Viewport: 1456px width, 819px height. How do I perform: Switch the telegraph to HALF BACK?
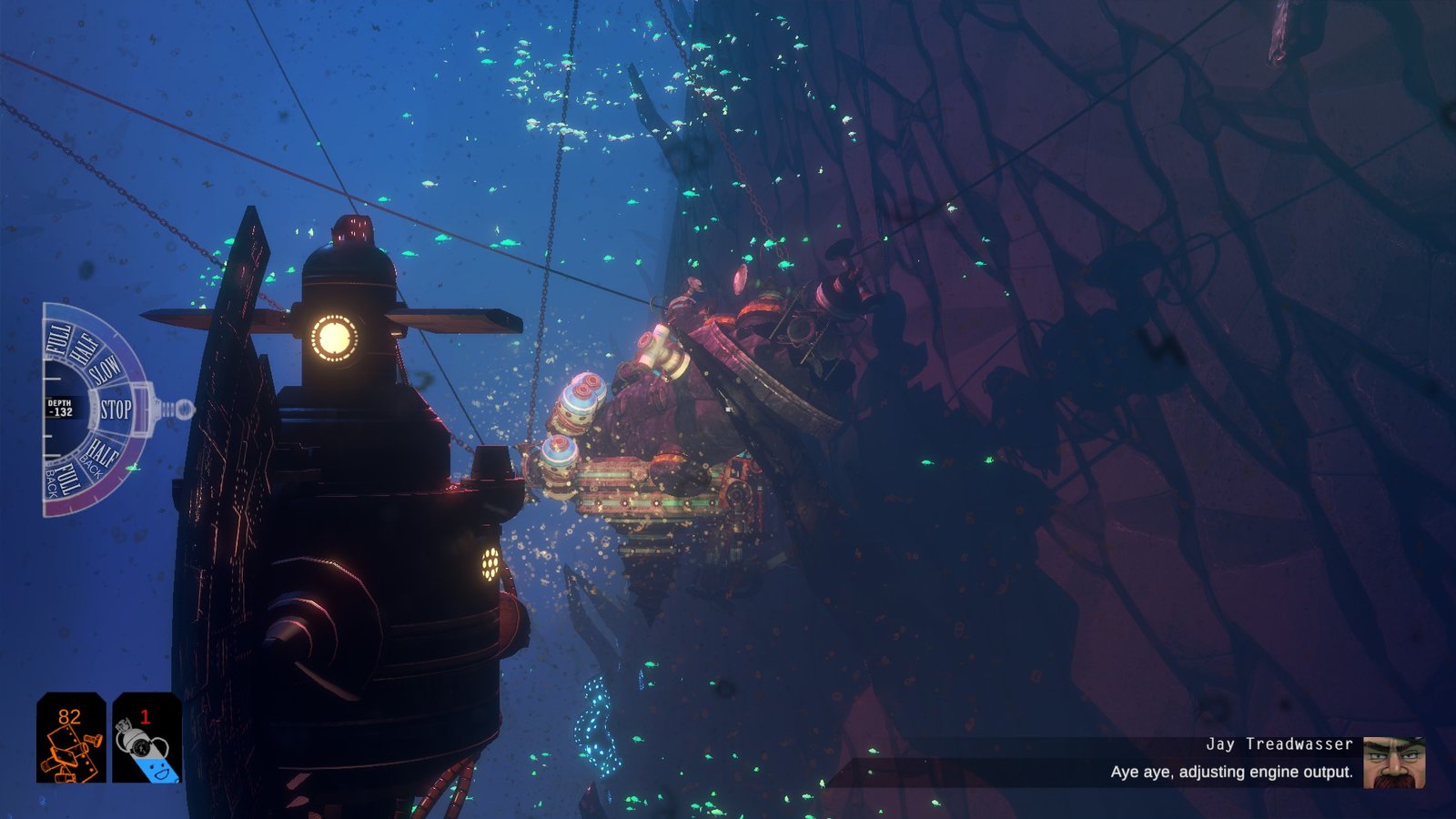(98, 453)
